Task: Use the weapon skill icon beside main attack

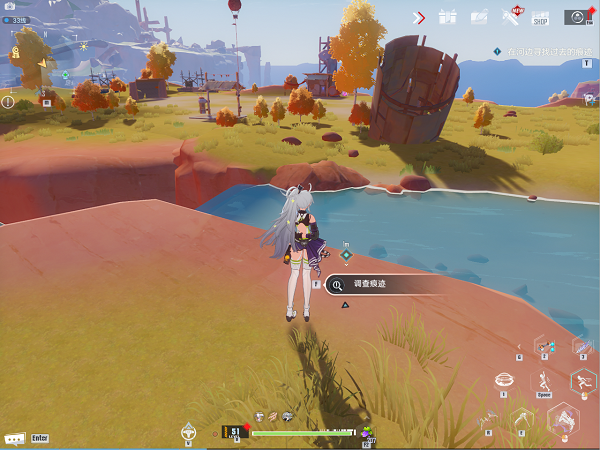Action: click(x=523, y=420)
